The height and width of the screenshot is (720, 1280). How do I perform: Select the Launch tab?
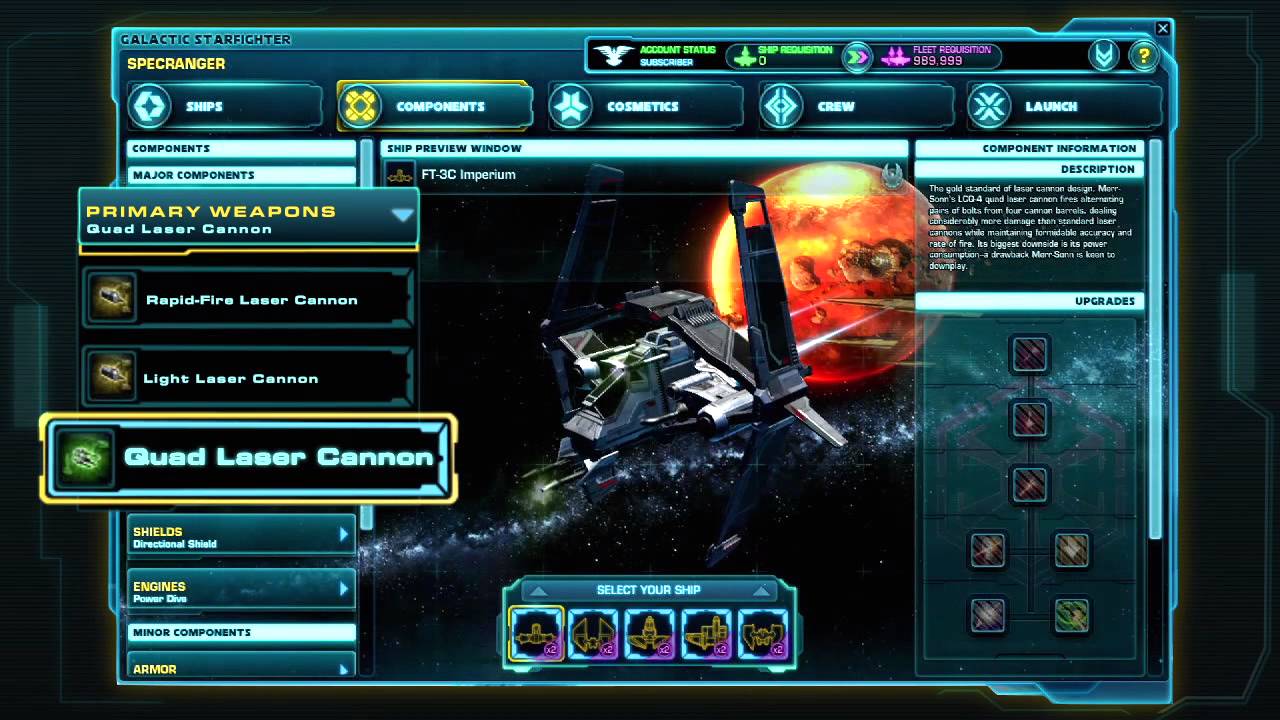[1063, 106]
